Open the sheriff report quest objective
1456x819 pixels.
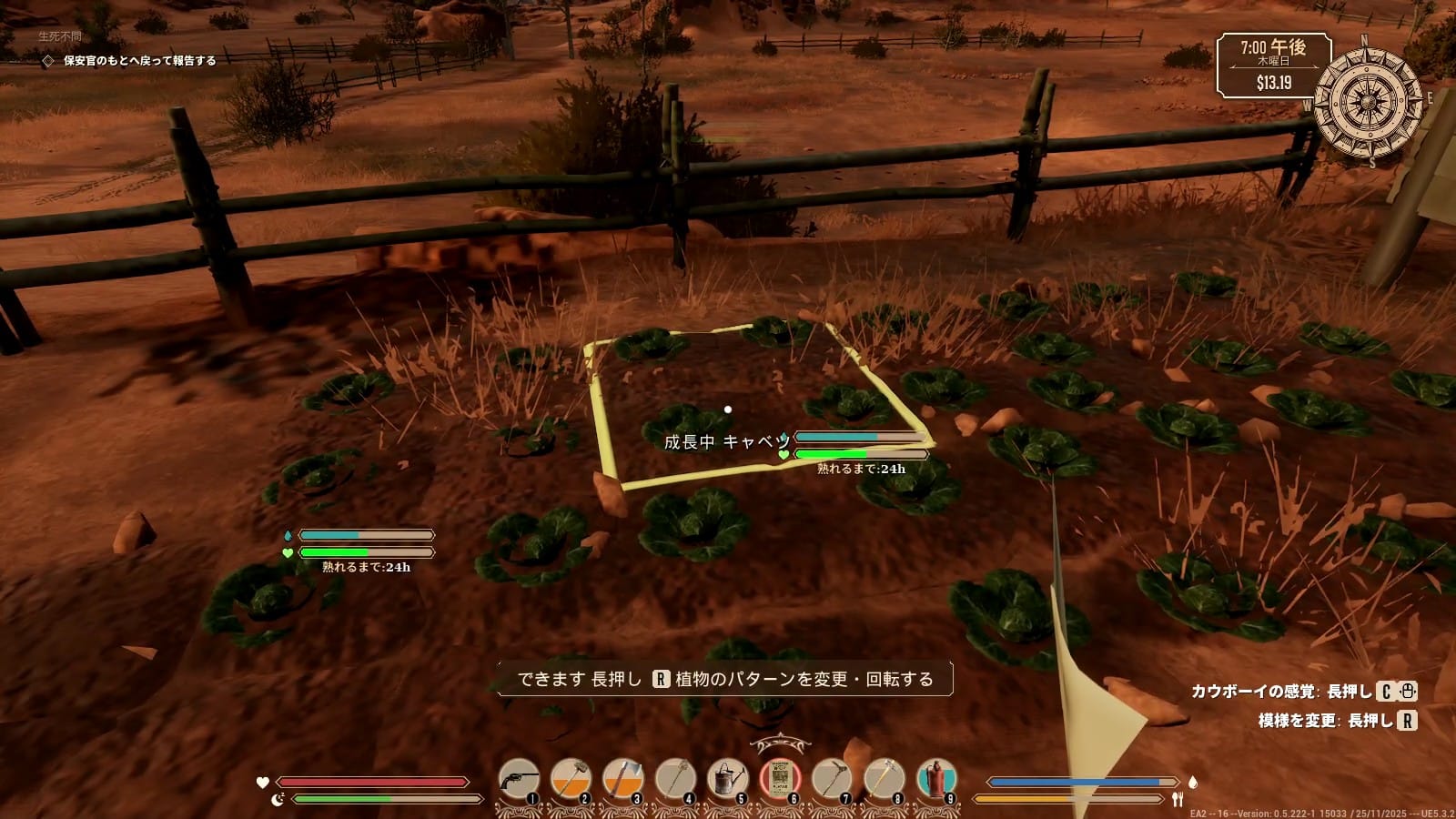click(139, 61)
